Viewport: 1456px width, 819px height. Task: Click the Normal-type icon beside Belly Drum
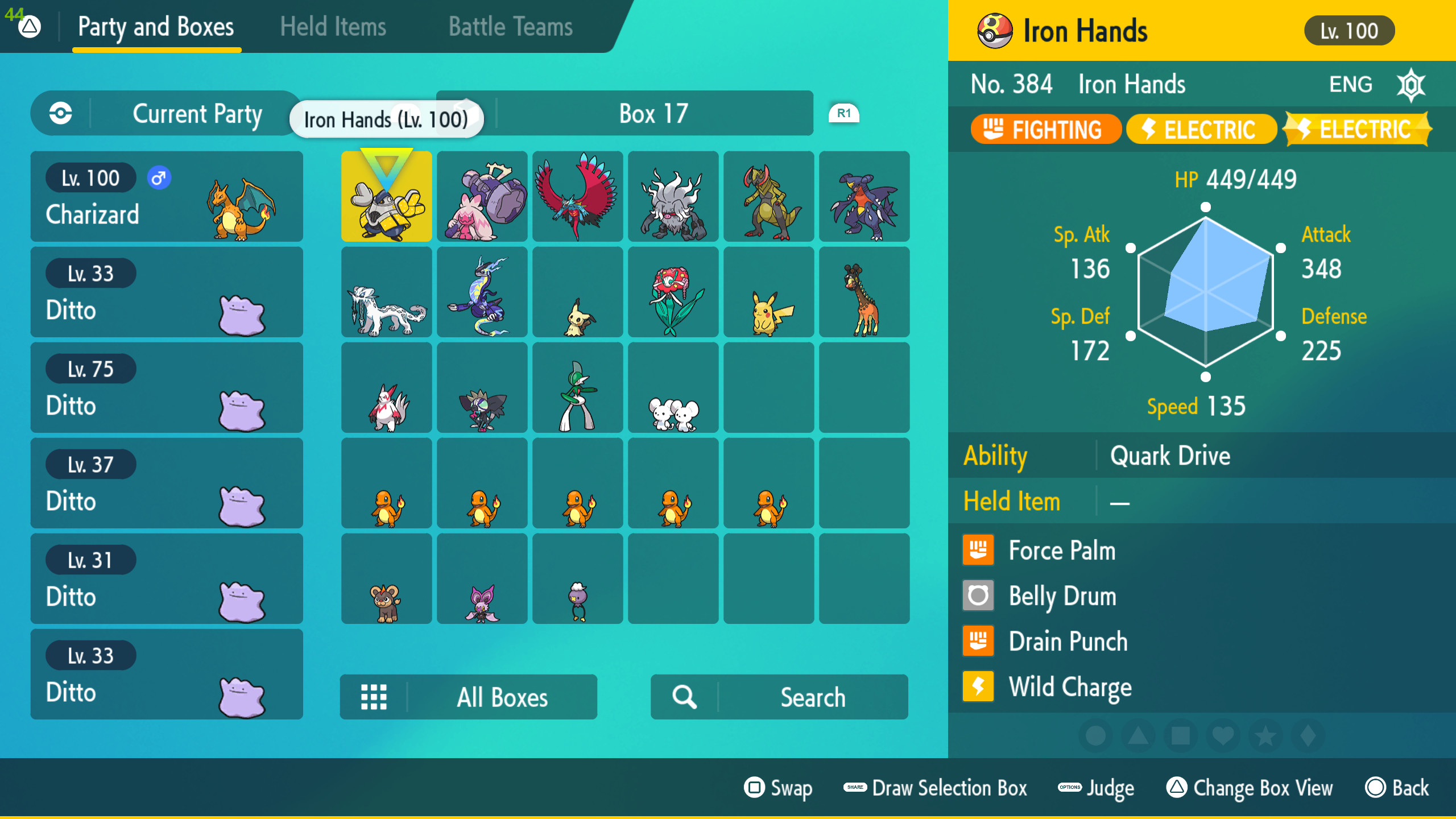(x=978, y=595)
